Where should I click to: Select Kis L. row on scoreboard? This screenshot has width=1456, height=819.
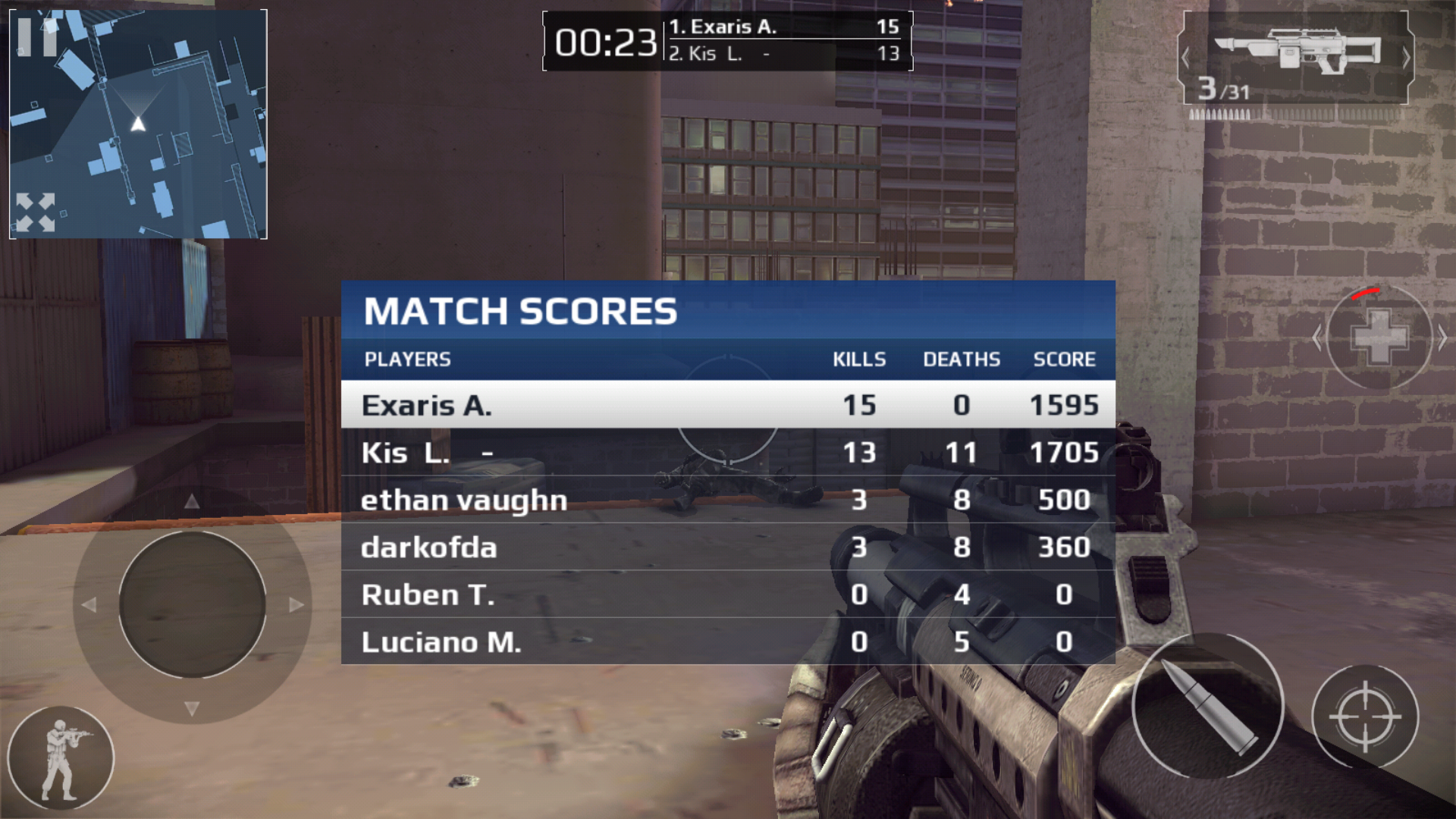pyautogui.click(x=728, y=453)
